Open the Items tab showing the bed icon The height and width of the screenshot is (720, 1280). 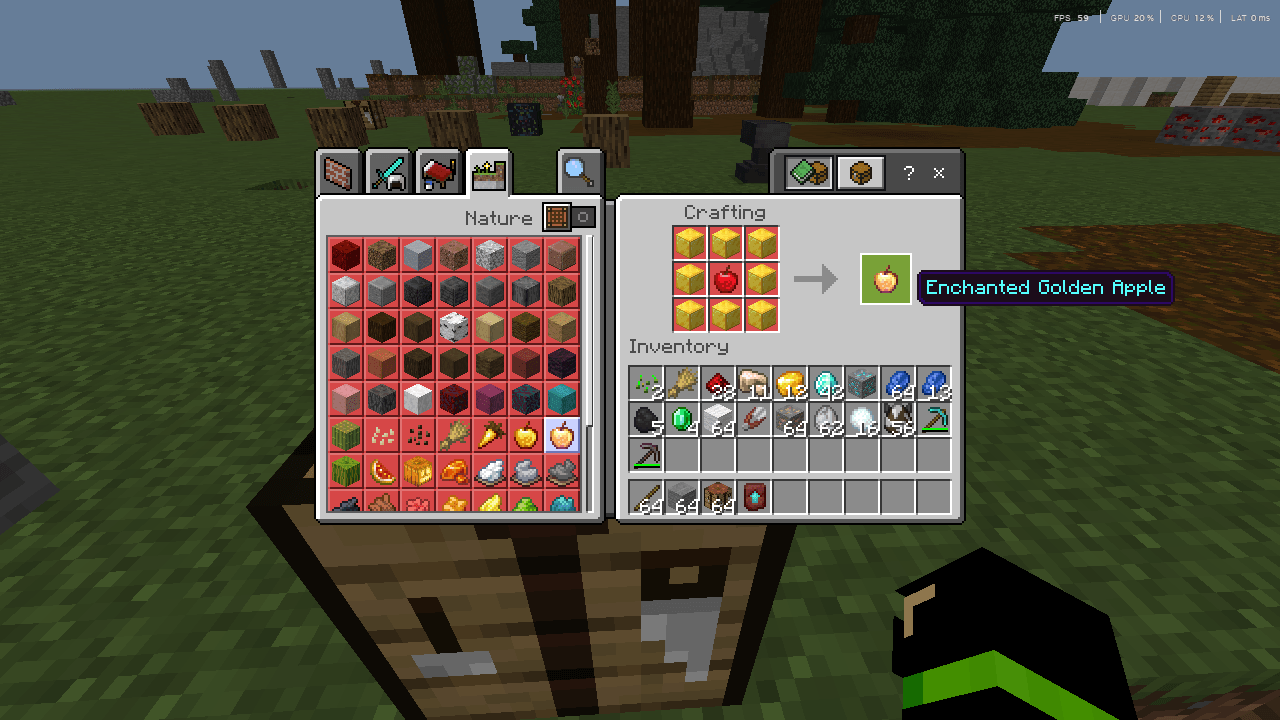438,171
